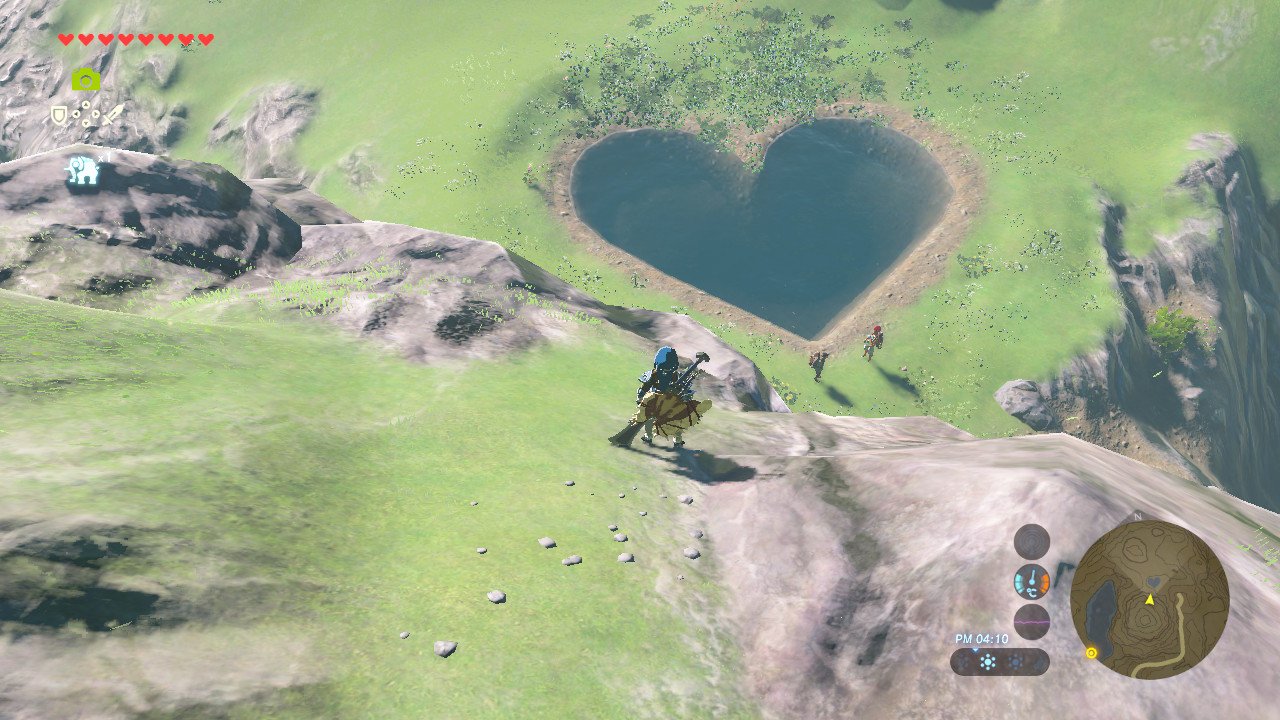
Task: Toggle the d-pad up arrow
Action: click(x=86, y=103)
